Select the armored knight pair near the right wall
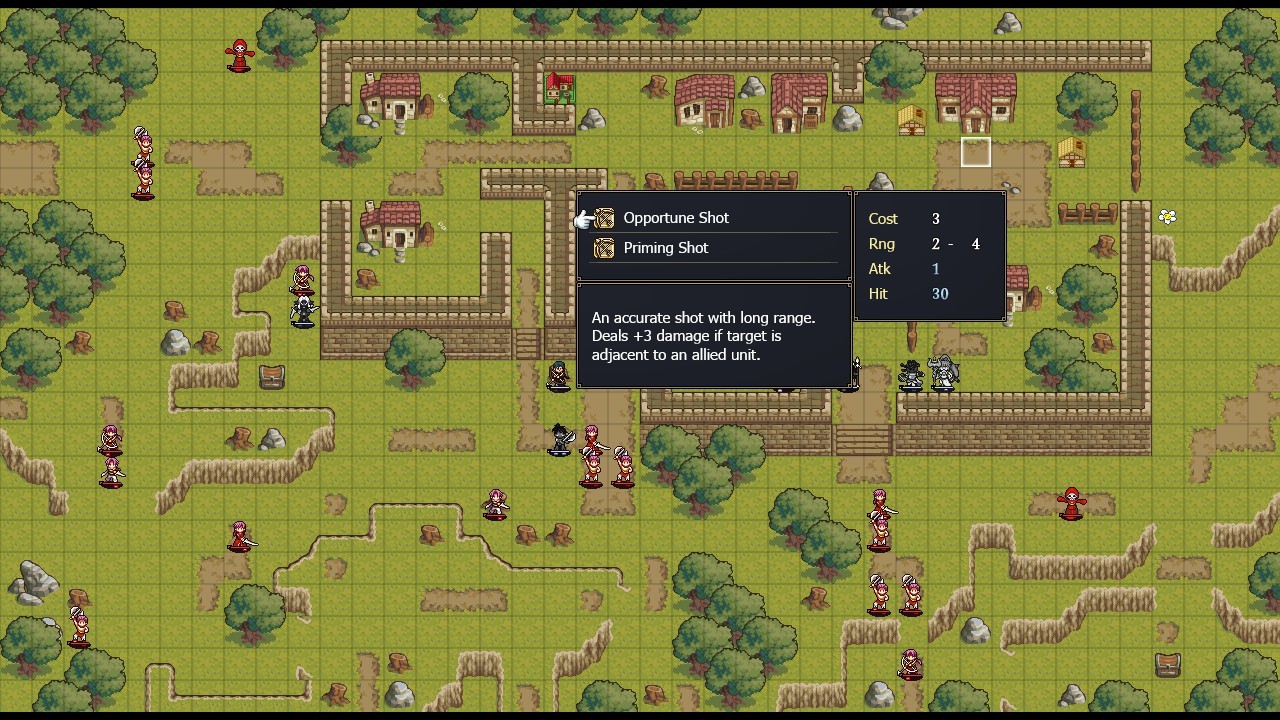The width and height of the screenshot is (1280, 720). click(x=928, y=372)
